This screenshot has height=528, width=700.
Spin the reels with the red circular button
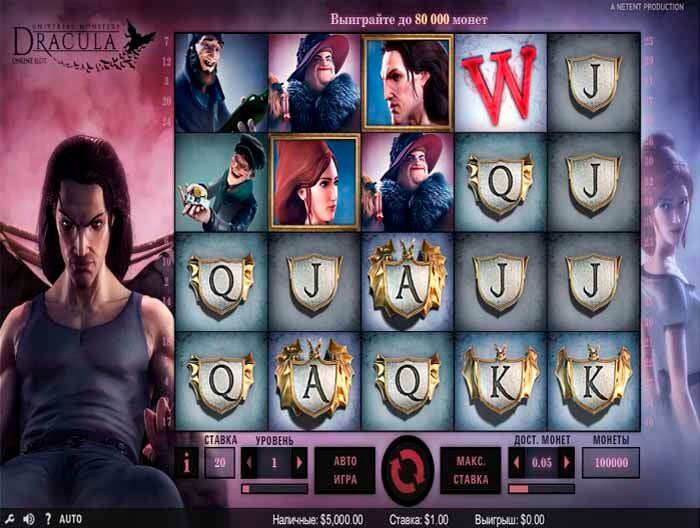pos(407,467)
